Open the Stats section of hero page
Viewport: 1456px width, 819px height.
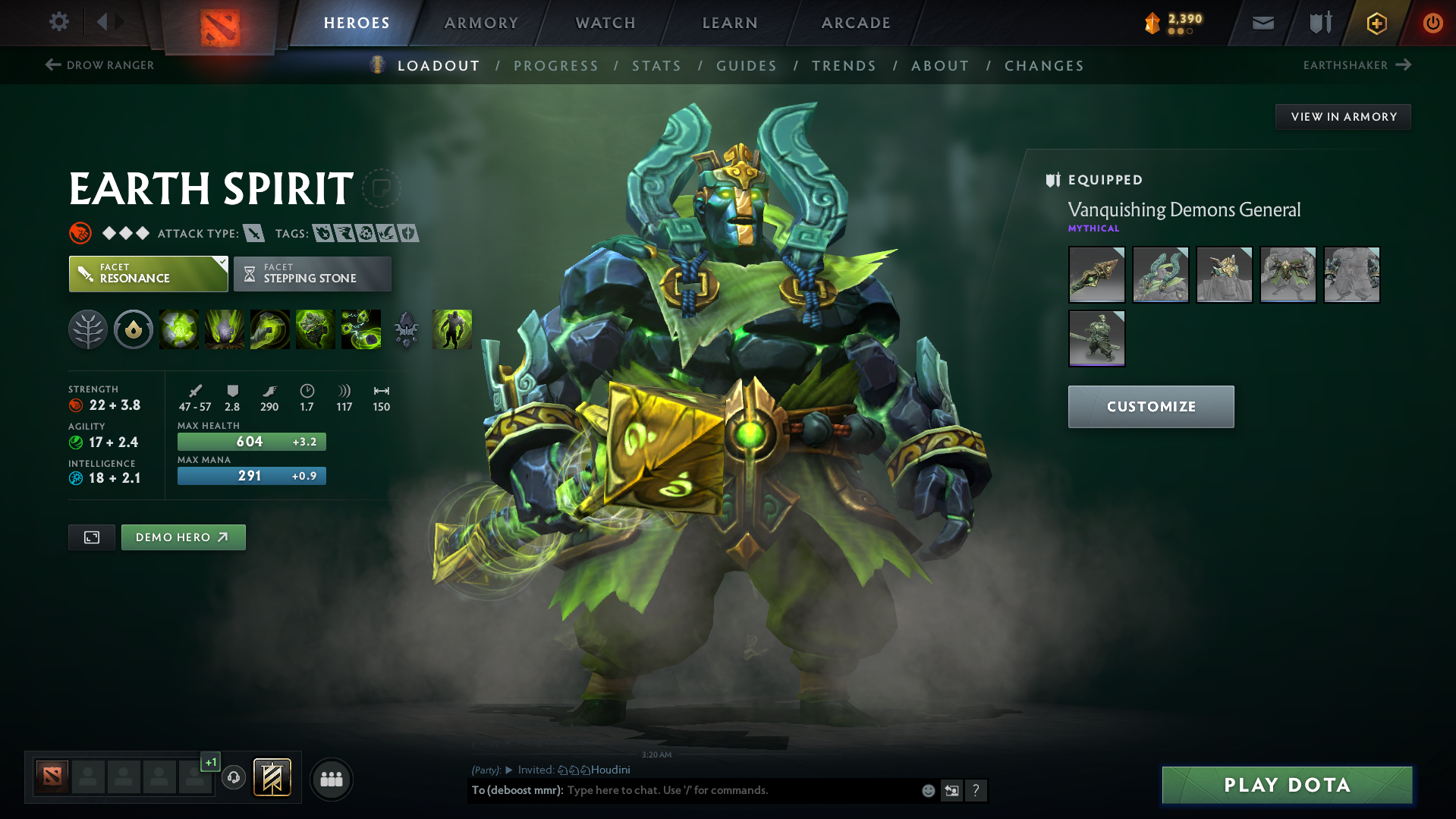(656, 66)
